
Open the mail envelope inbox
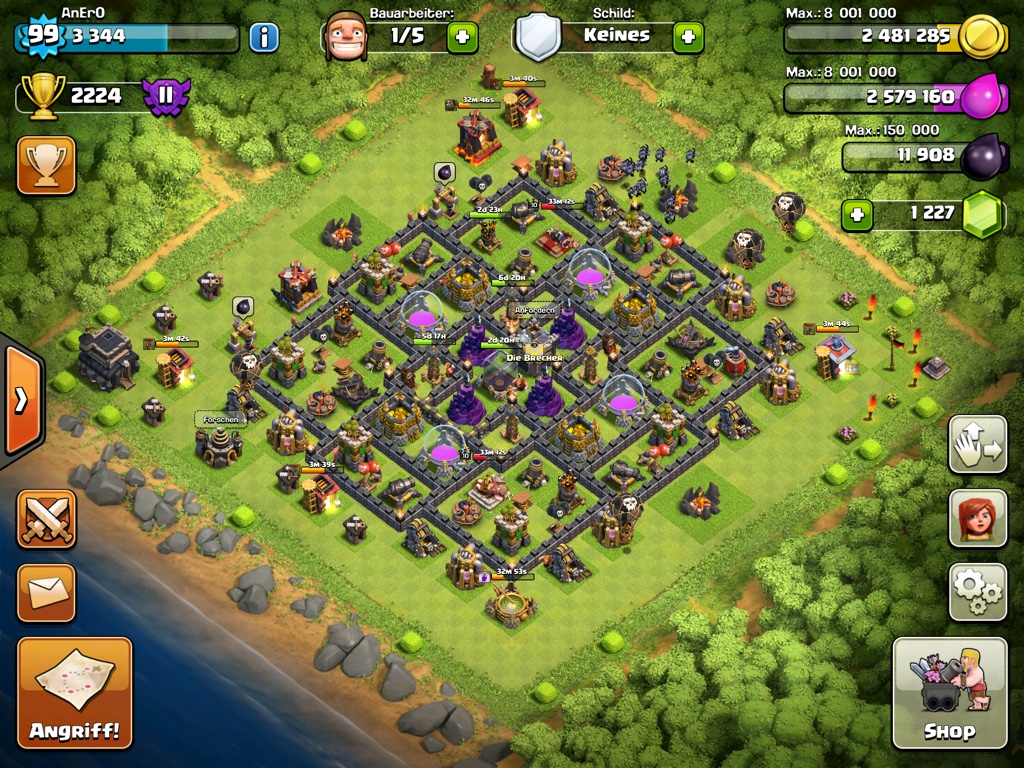pos(46,592)
